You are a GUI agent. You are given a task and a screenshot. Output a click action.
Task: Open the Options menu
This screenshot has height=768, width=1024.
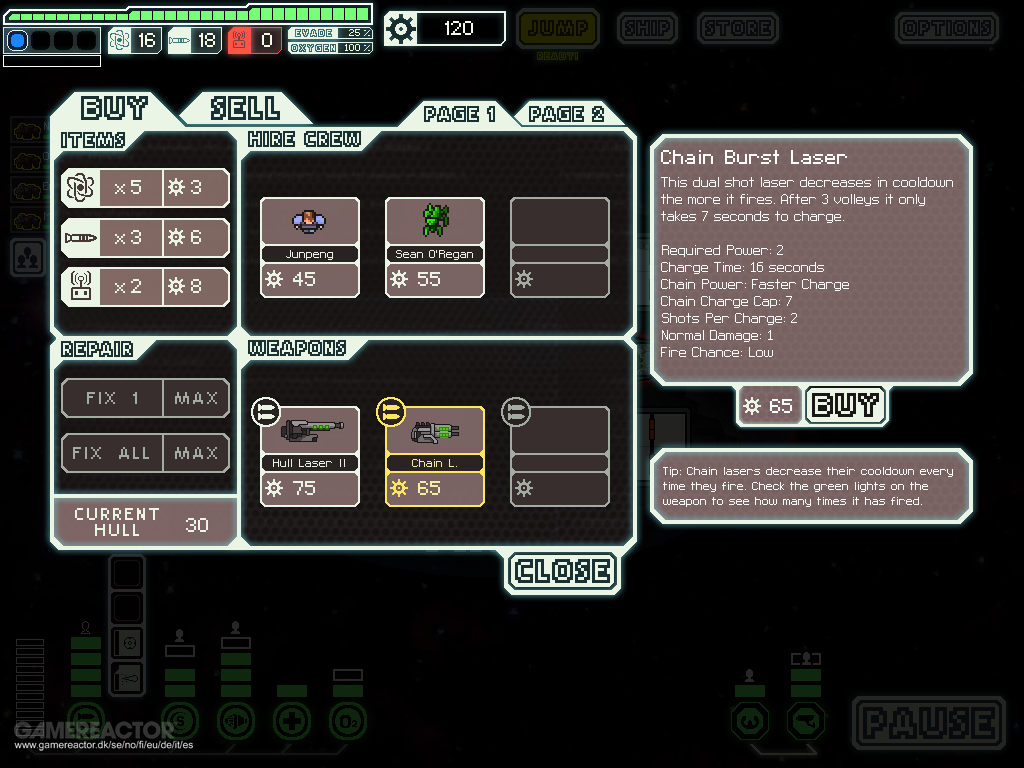[x=945, y=28]
